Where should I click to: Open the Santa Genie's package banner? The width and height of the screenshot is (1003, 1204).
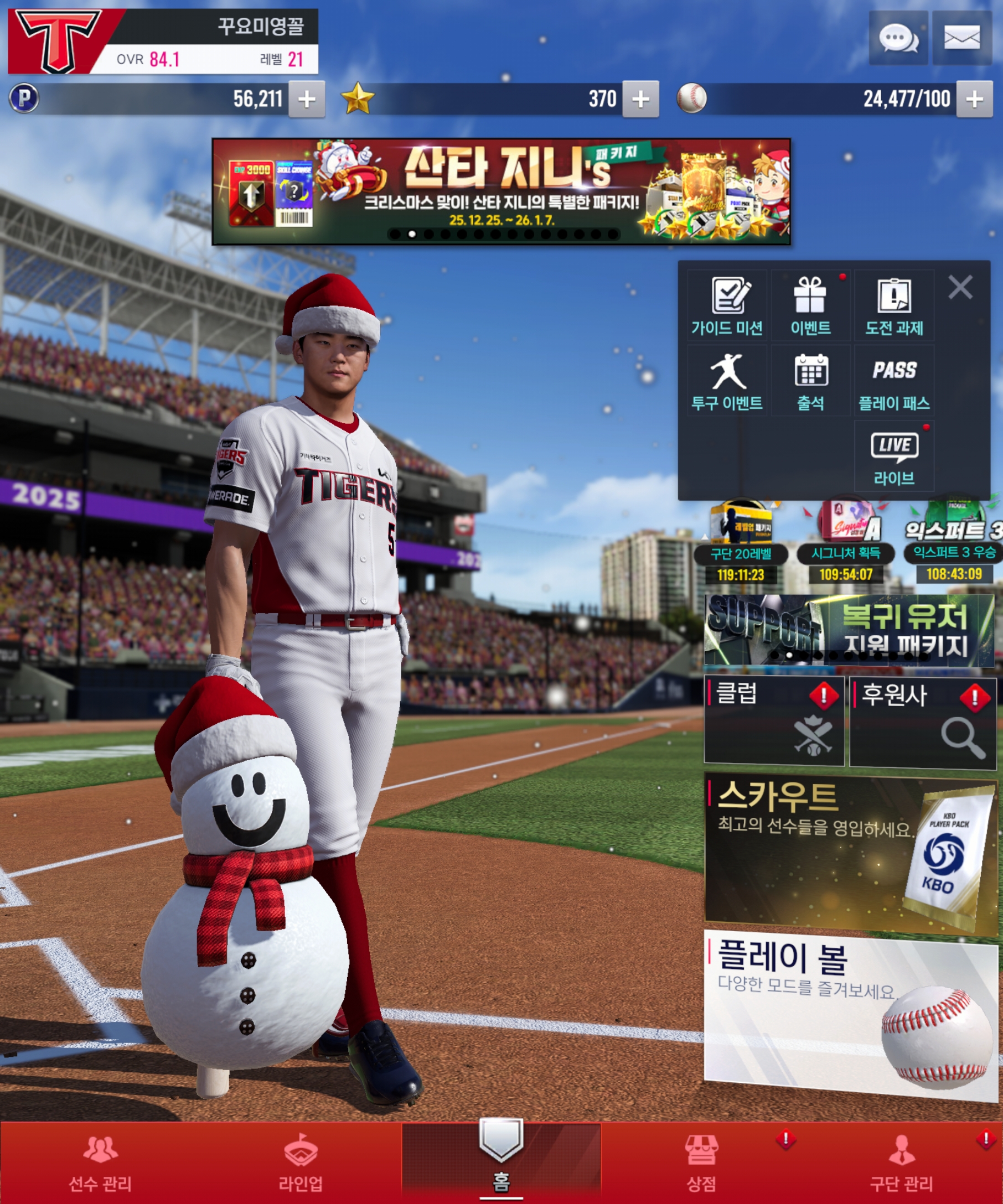click(x=500, y=191)
